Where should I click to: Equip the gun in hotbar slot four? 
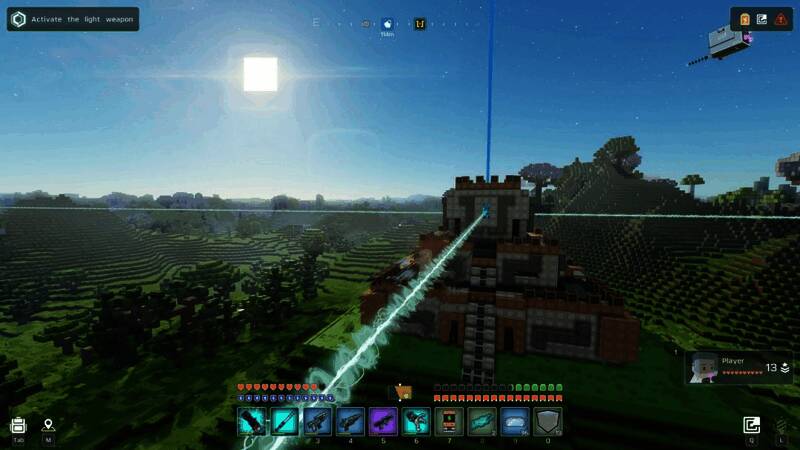350,421
